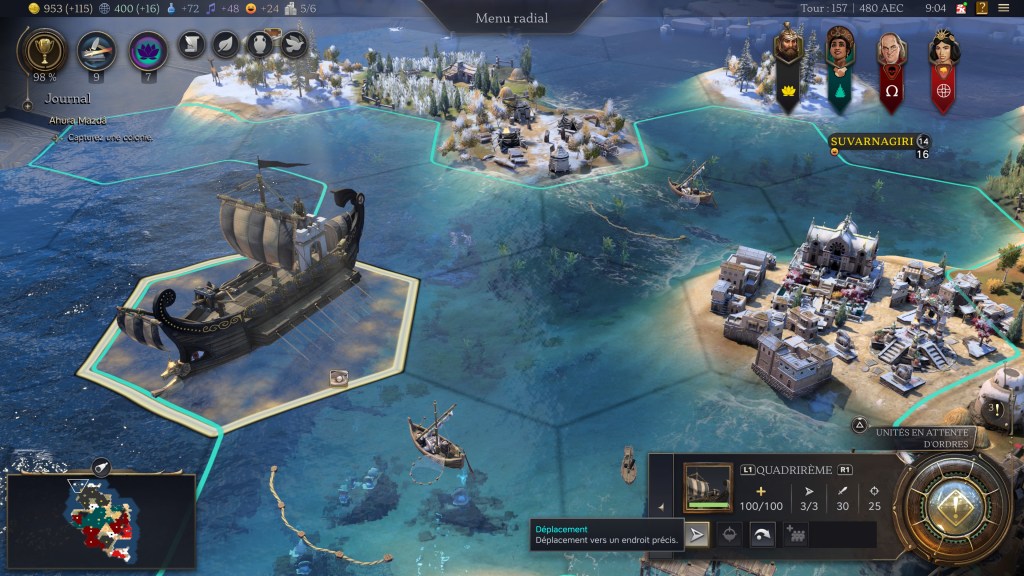Open the 2K account icon
The height and width of the screenshot is (576, 1024).
click(x=961, y=9)
